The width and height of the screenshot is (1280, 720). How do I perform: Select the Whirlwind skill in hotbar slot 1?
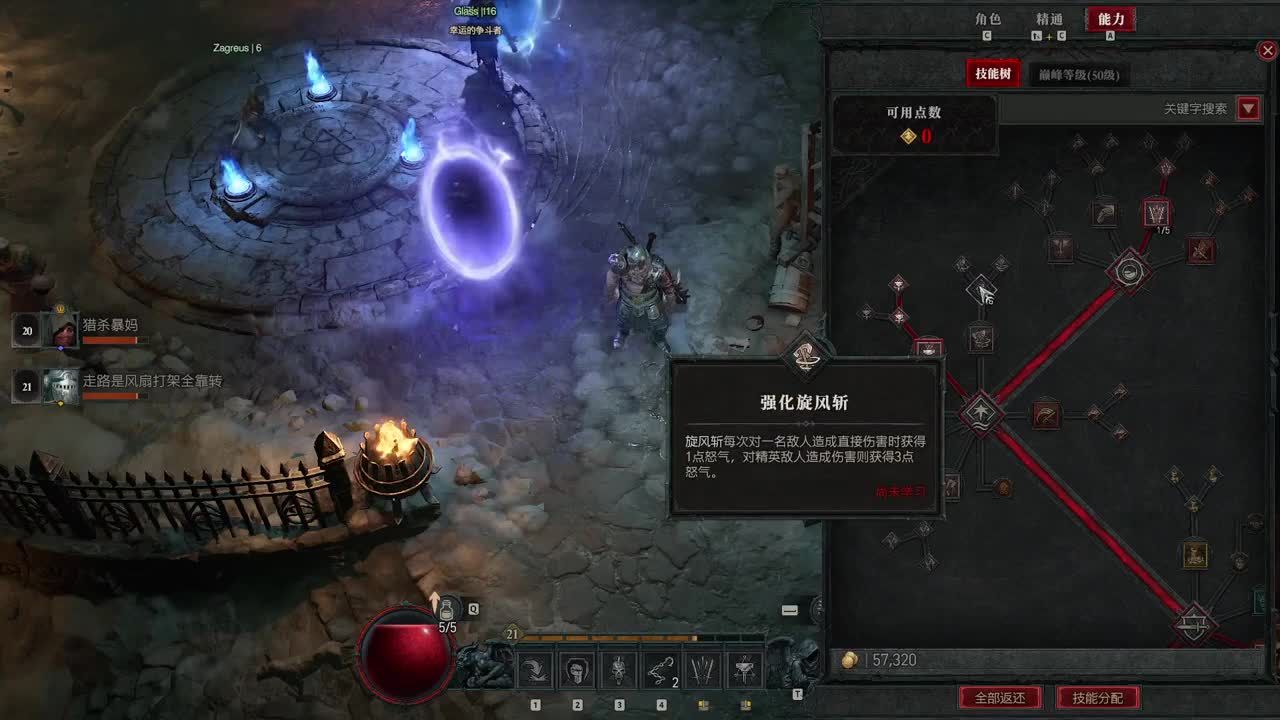point(535,668)
